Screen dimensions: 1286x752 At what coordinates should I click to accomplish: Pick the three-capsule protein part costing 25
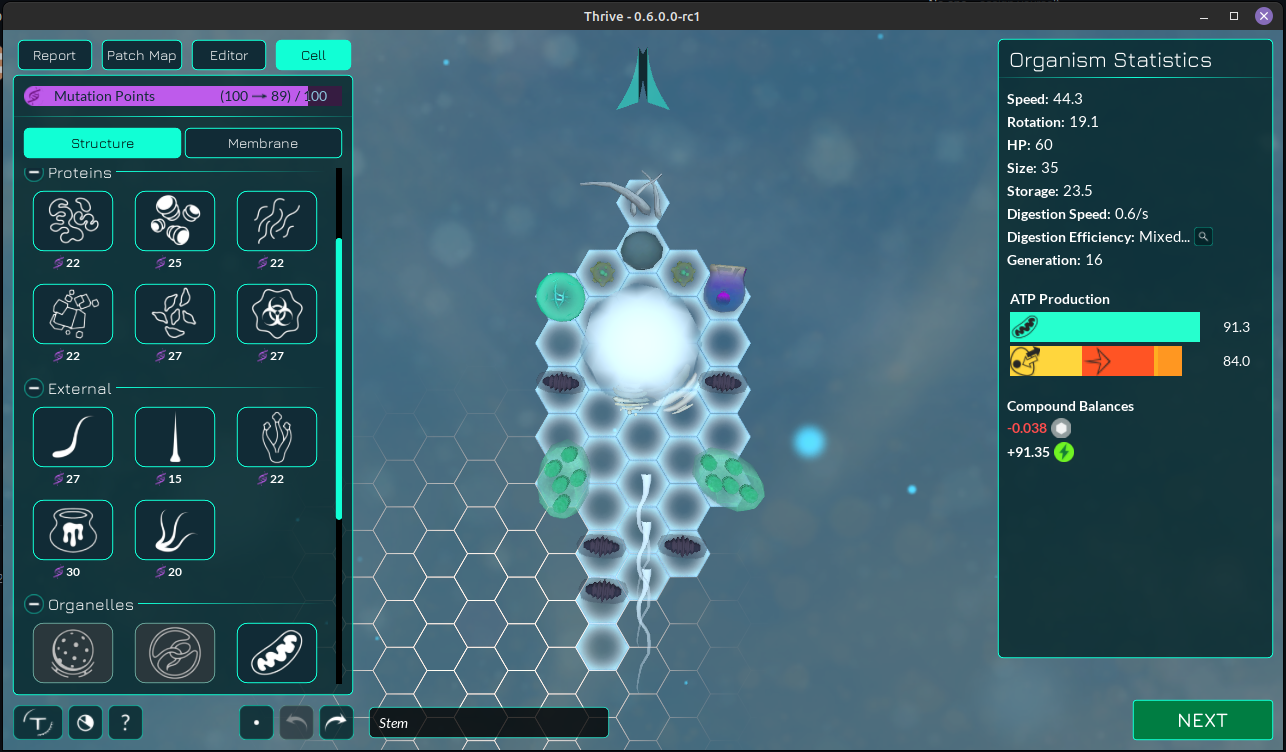click(175, 221)
